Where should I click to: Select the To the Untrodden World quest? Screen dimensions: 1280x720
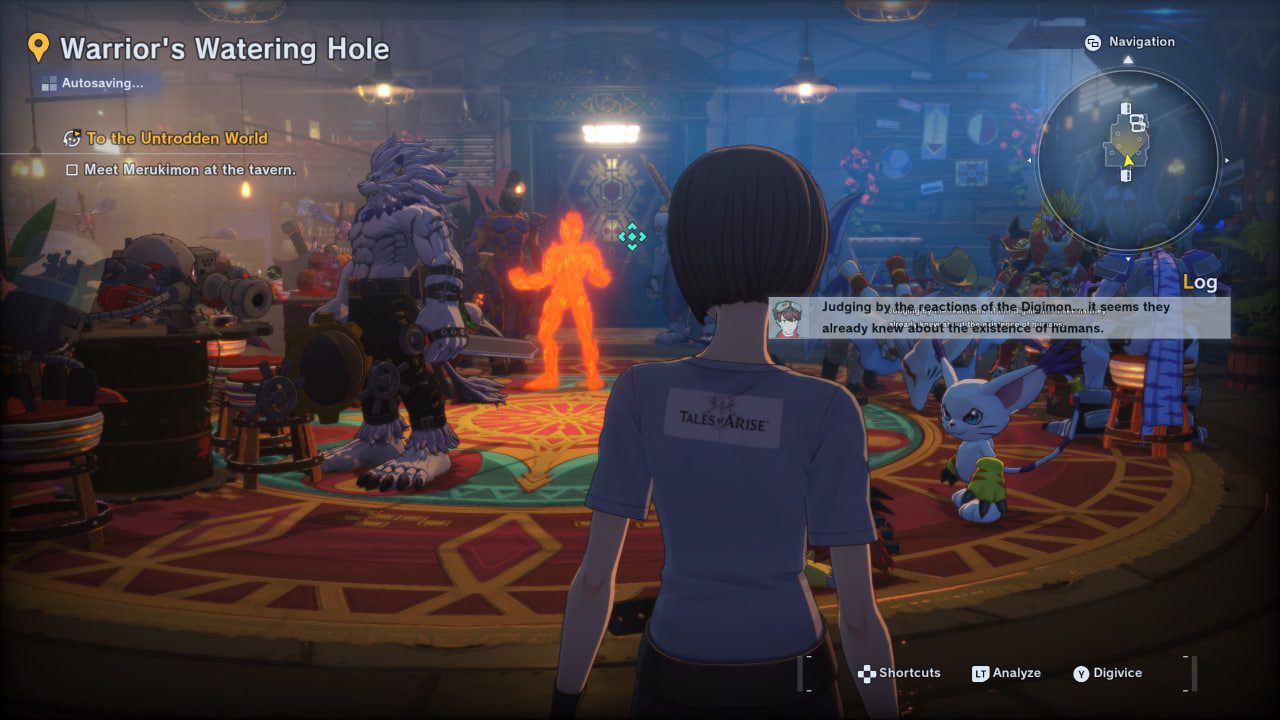tap(176, 138)
